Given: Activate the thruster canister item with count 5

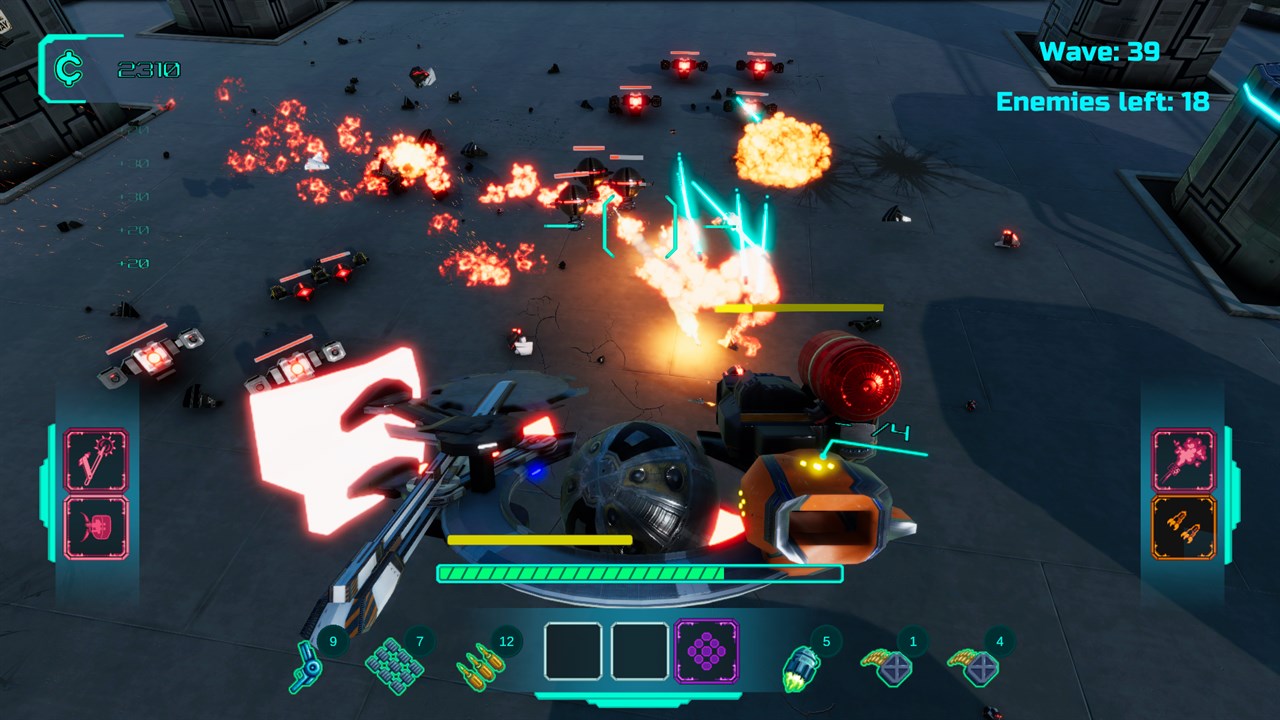Looking at the screenshot, I should pos(800,667).
